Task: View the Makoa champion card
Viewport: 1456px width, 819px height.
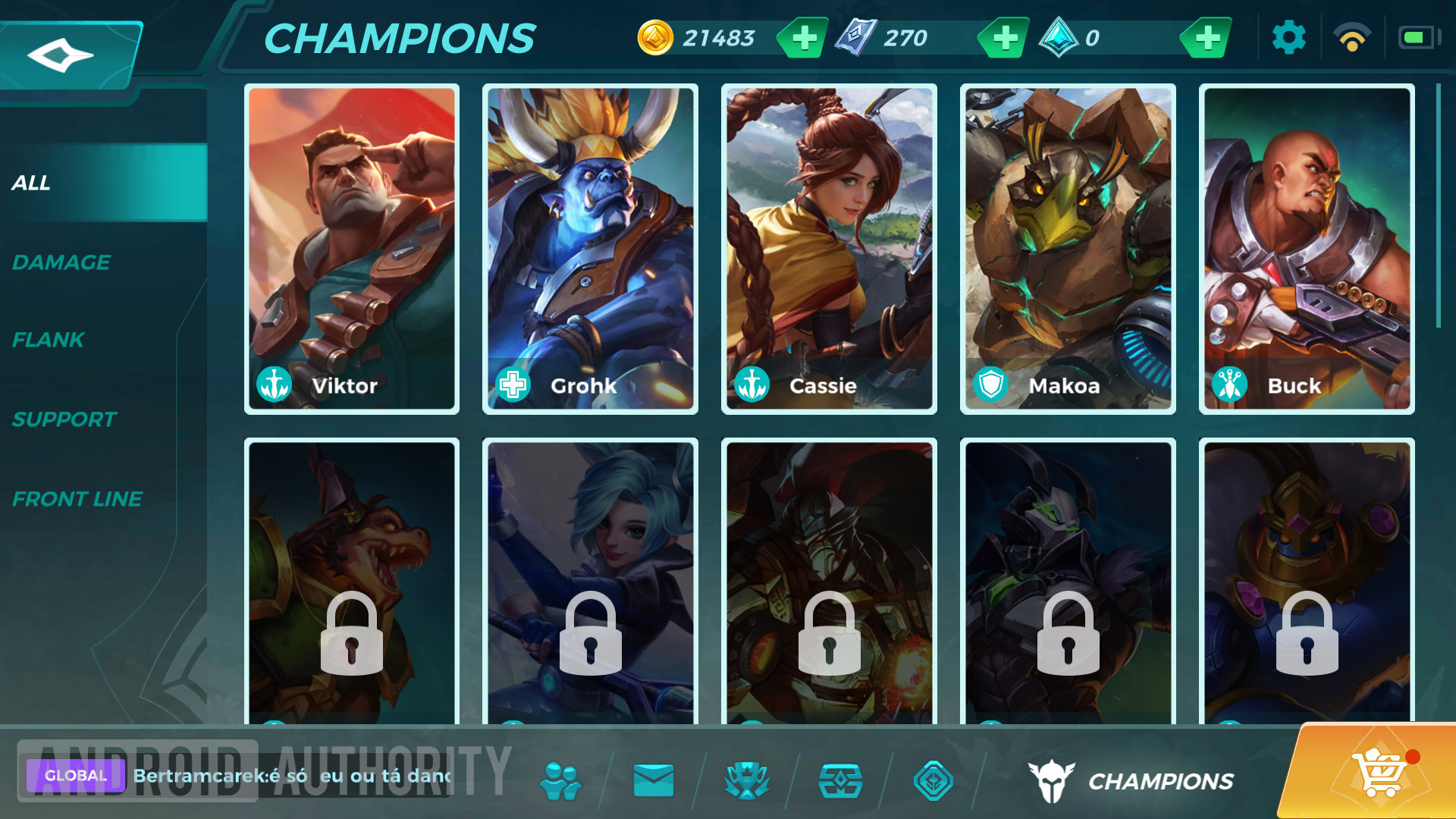Action: click(1068, 249)
